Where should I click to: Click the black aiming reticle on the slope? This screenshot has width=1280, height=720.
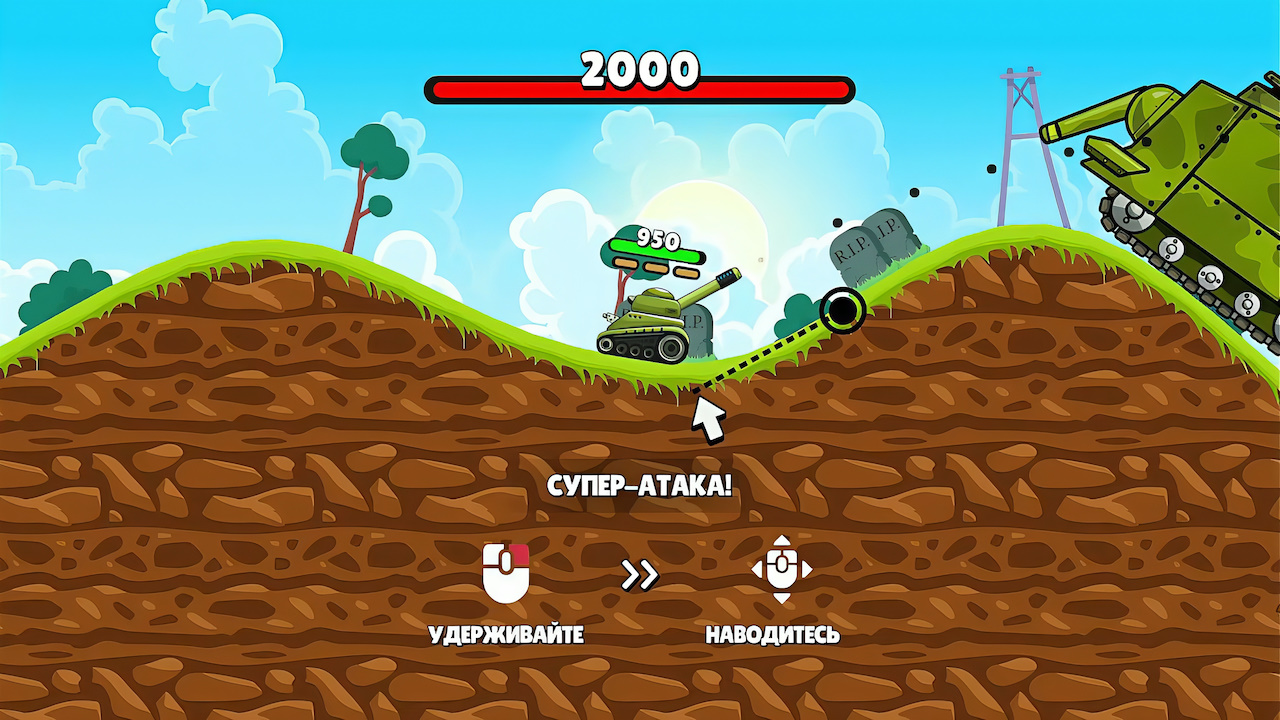(x=843, y=311)
